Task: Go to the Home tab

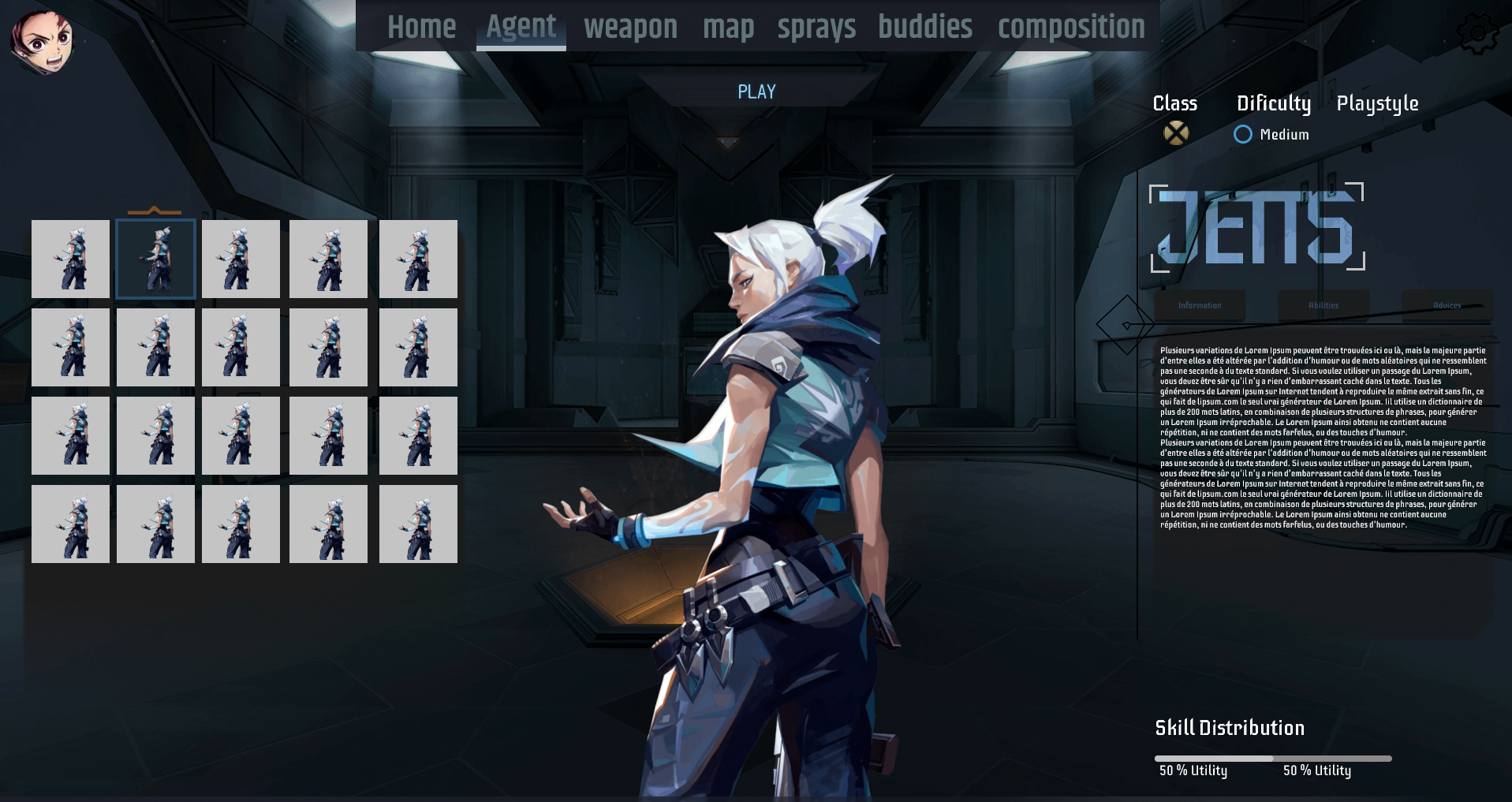Action: [421, 28]
